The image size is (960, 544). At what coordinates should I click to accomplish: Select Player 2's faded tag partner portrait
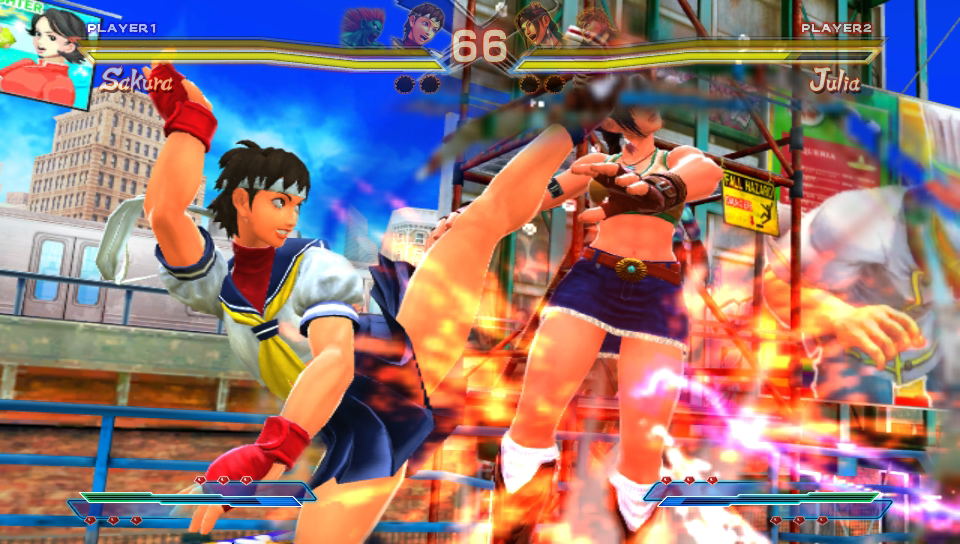point(596,24)
